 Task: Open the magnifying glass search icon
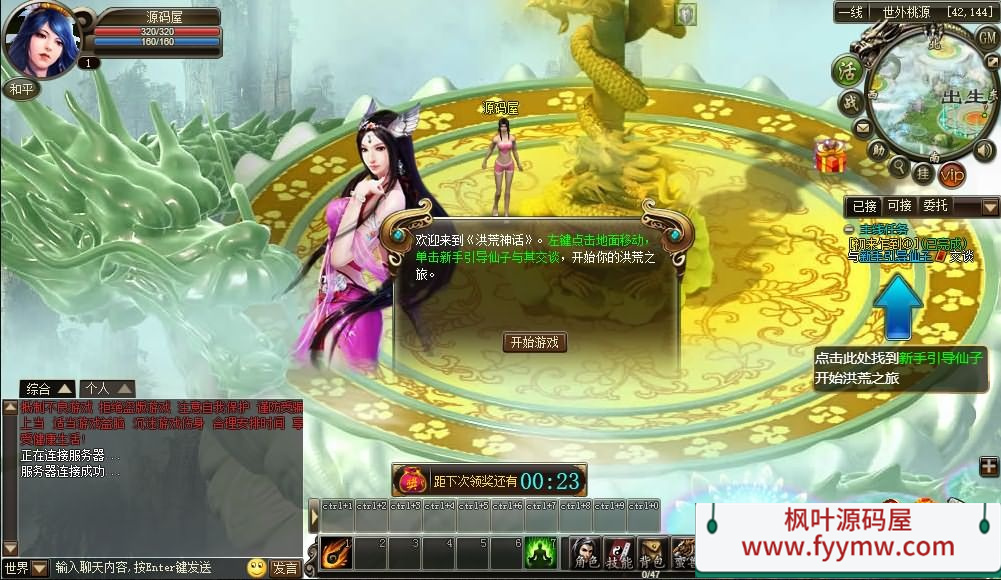point(899,166)
